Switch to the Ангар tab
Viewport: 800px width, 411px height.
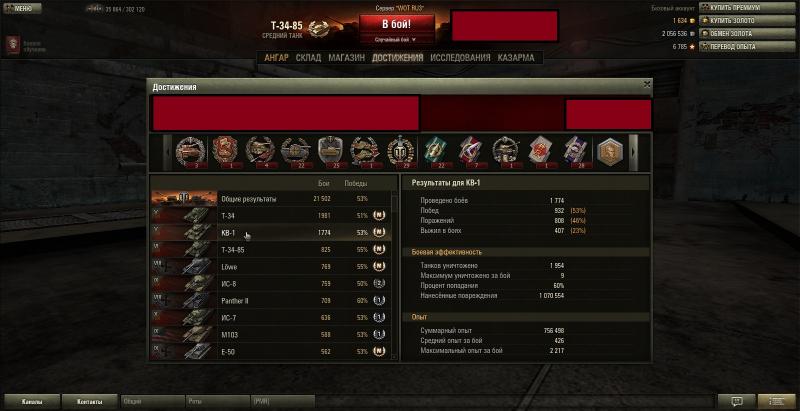(x=276, y=58)
